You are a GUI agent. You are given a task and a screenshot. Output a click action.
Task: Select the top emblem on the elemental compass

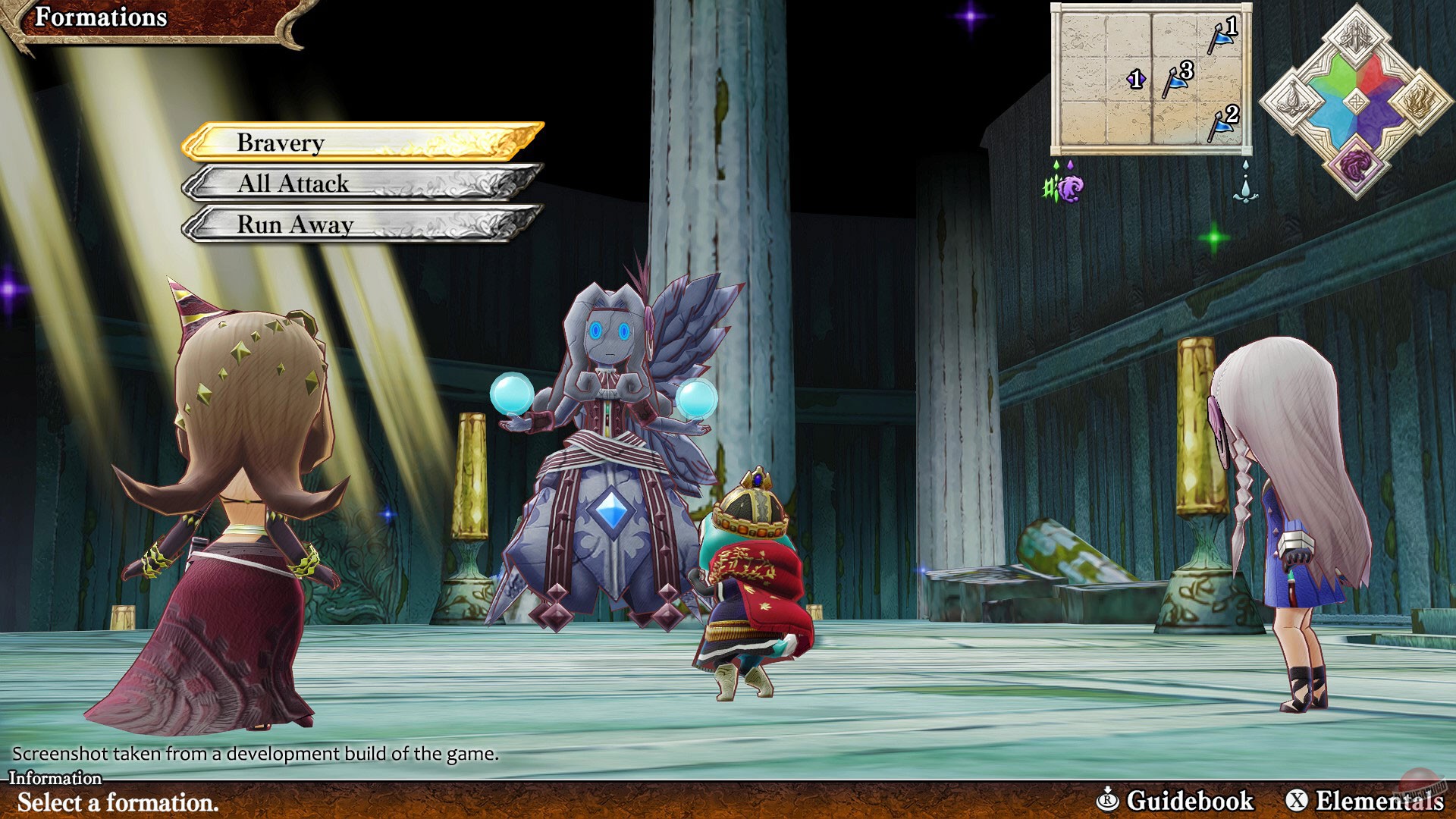[x=1355, y=34]
